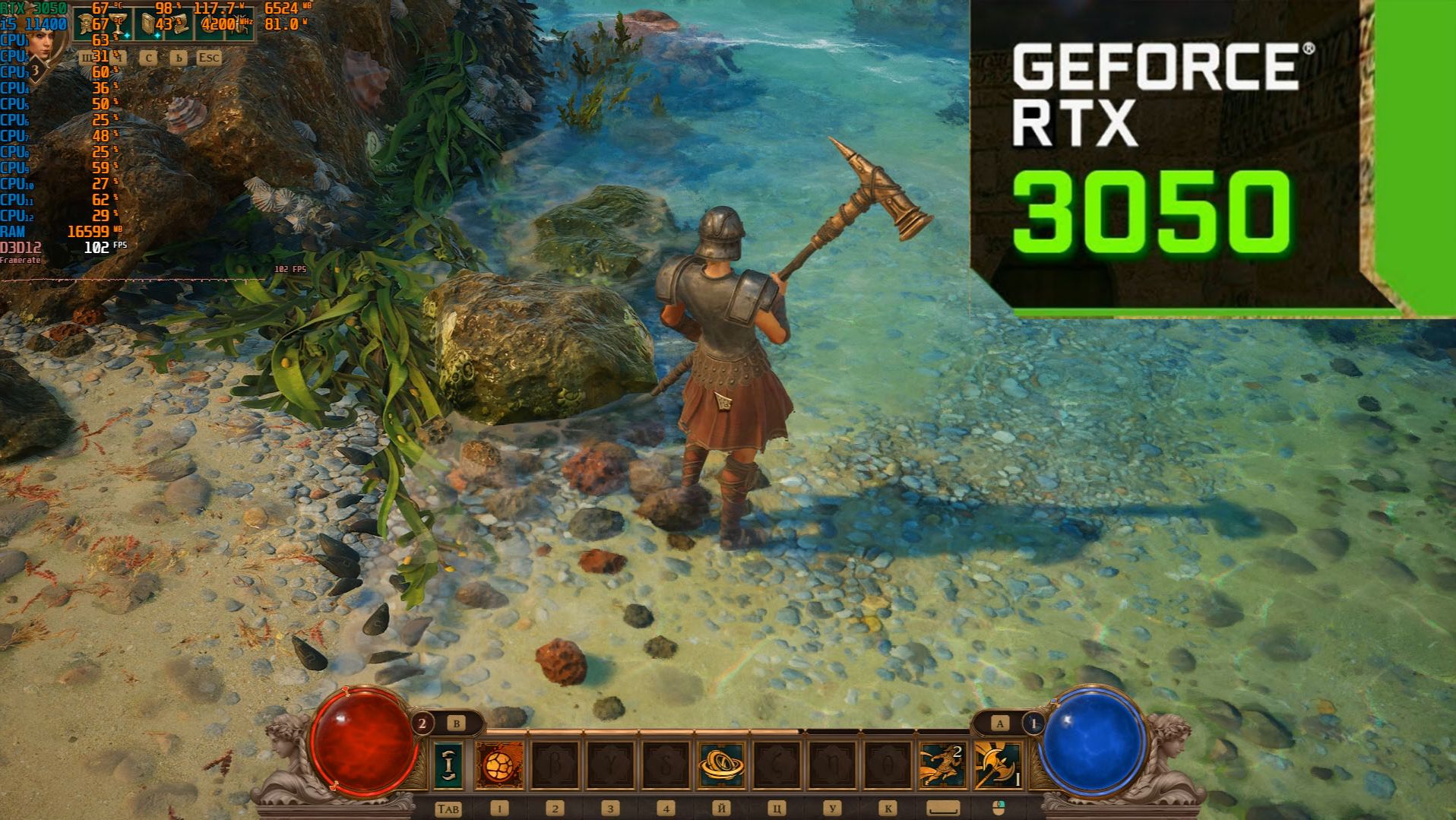Image resolution: width=1456 pixels, height=820 pixels.
Task: Click the mouse icon at the hotbar's right end
Action: [x=1001, y=807]
